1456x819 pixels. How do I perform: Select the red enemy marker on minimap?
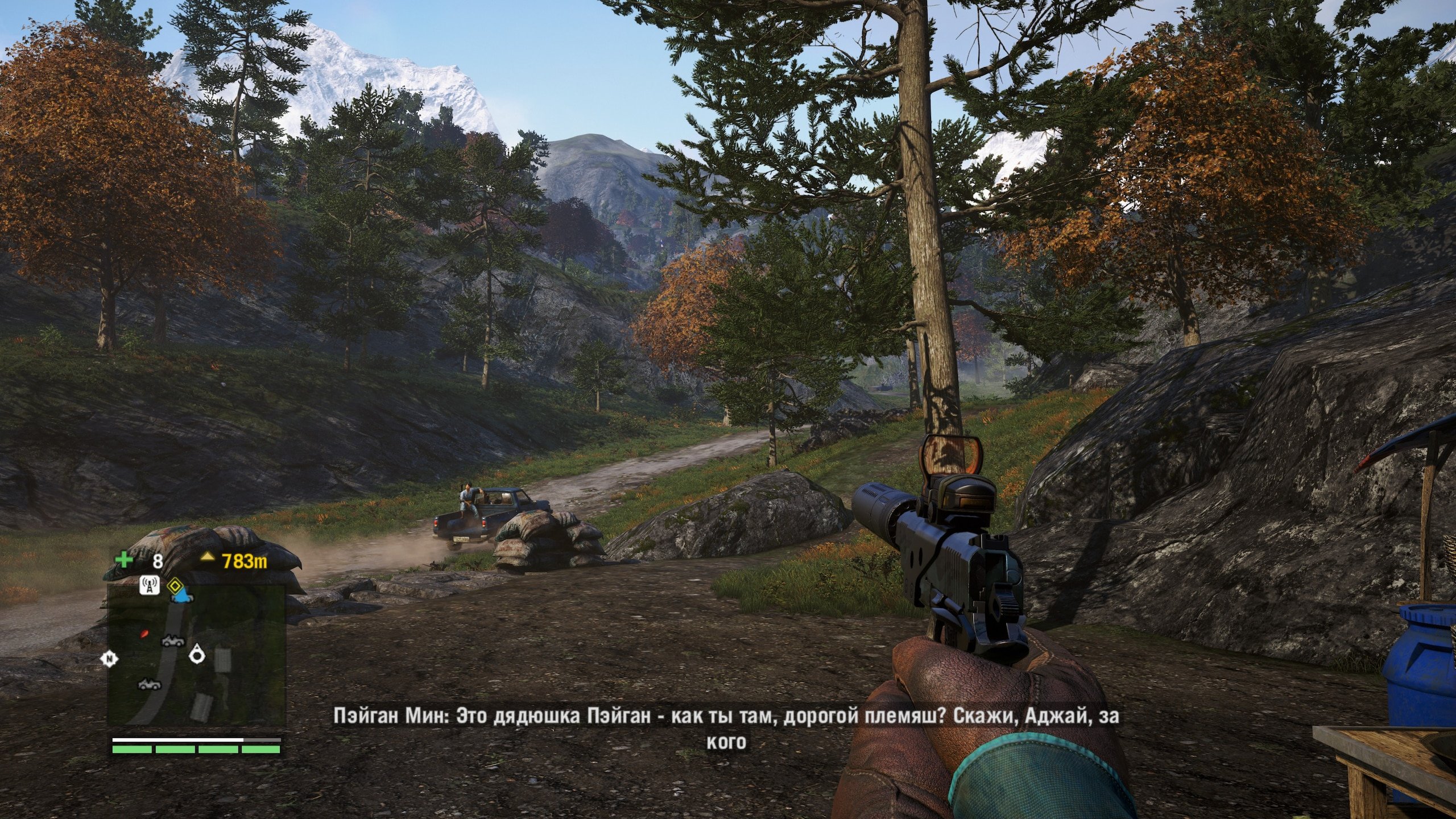point(144,632)
